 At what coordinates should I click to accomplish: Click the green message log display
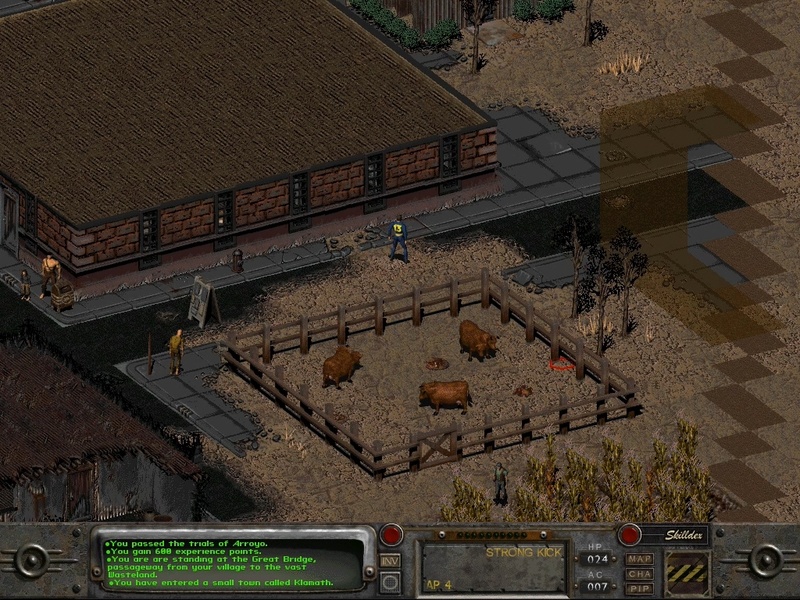[x=232, y=563]
